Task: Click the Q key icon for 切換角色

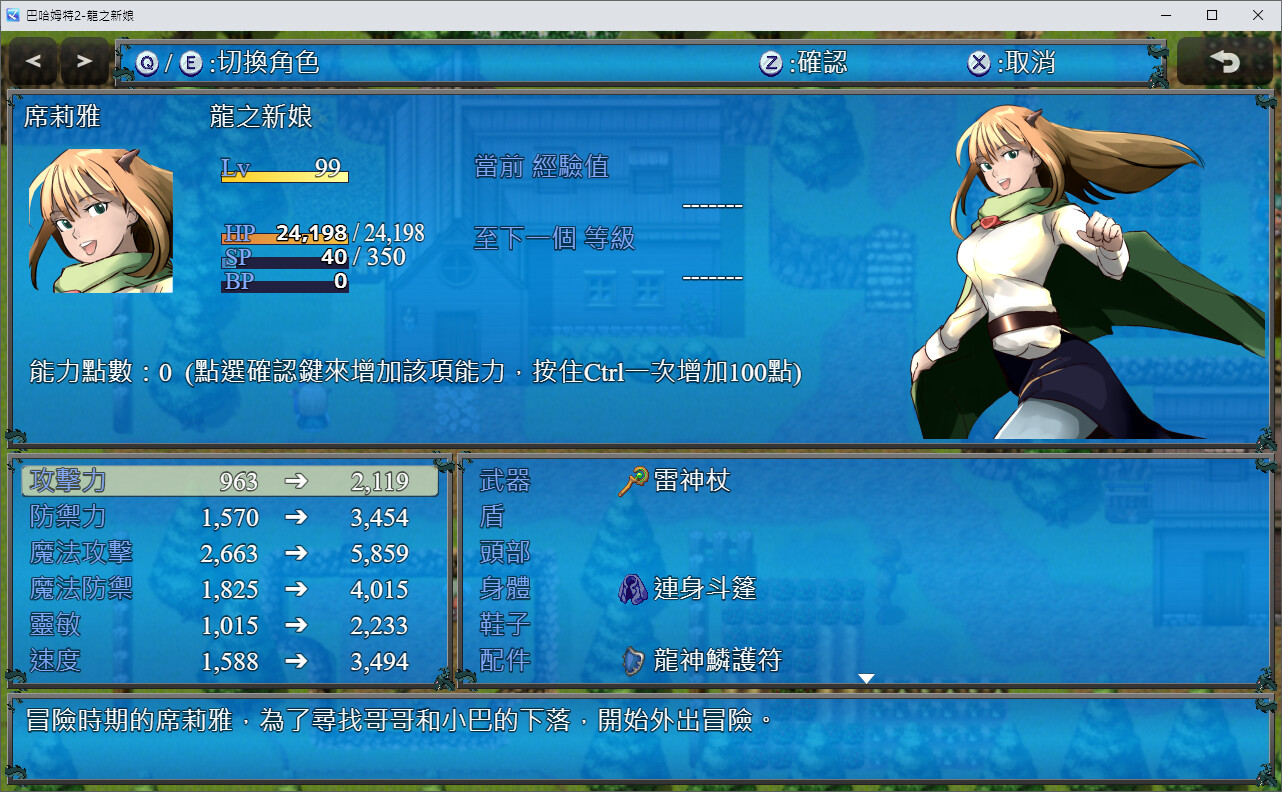Action: coord(147,61)
